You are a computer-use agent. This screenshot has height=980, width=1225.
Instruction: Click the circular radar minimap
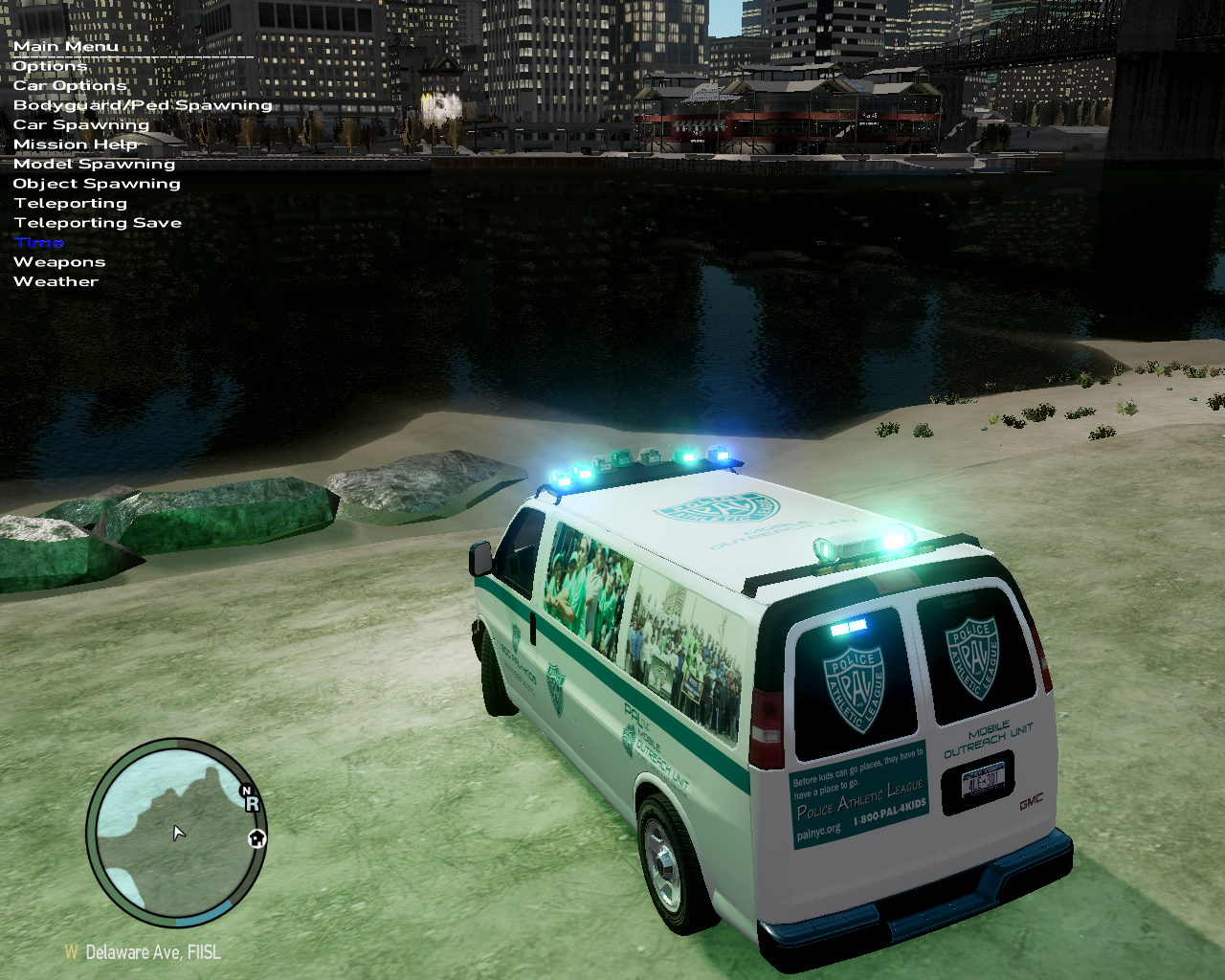point(175,832)
